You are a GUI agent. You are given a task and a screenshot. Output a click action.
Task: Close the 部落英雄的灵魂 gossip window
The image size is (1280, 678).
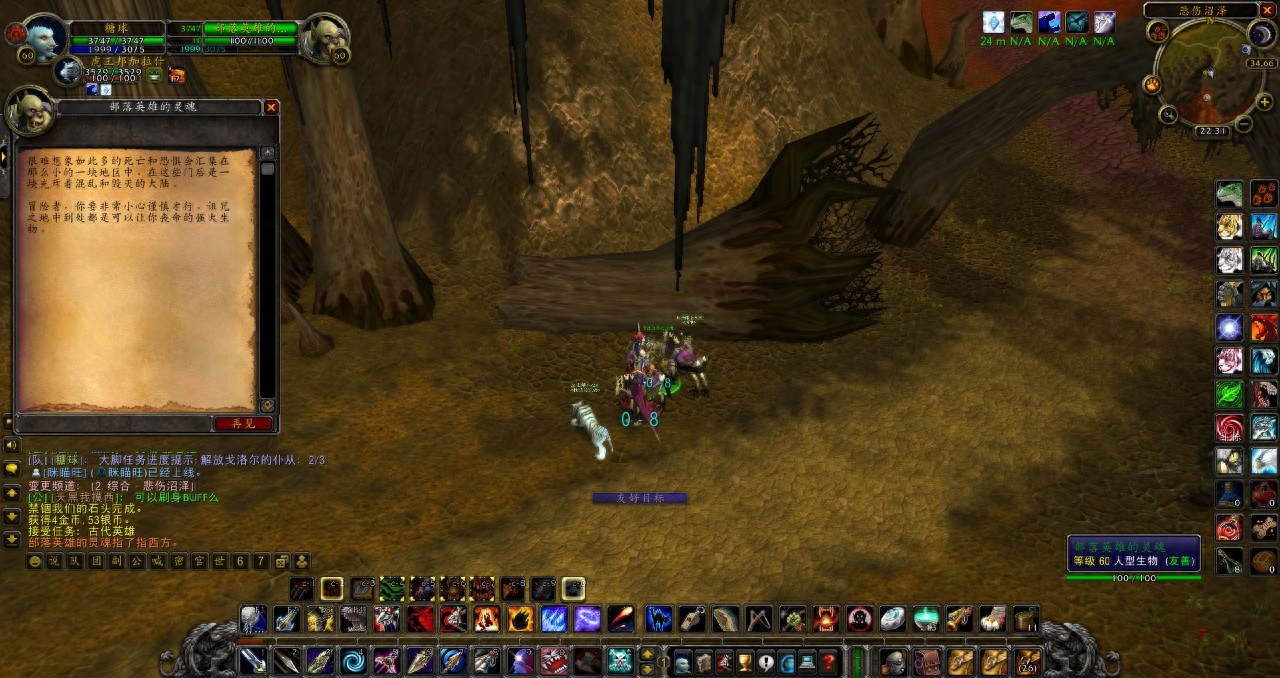271,107
